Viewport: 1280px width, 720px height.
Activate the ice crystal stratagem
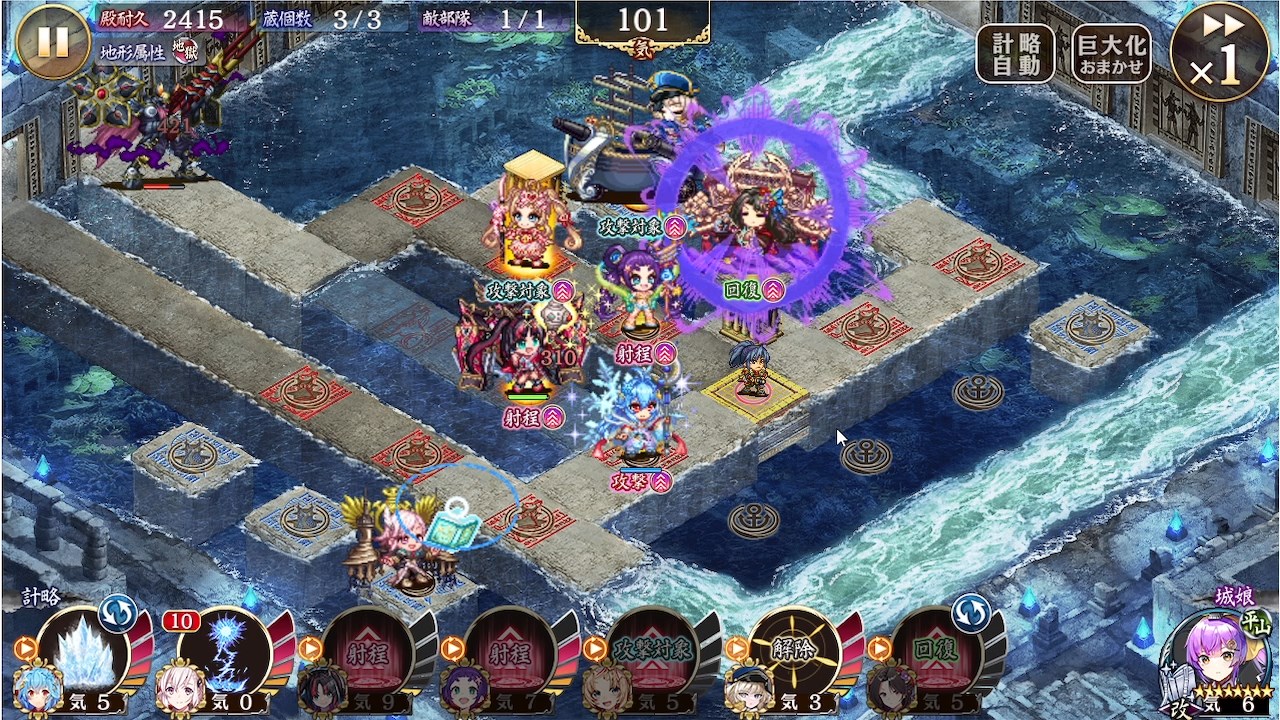click(x=85, y=651)
